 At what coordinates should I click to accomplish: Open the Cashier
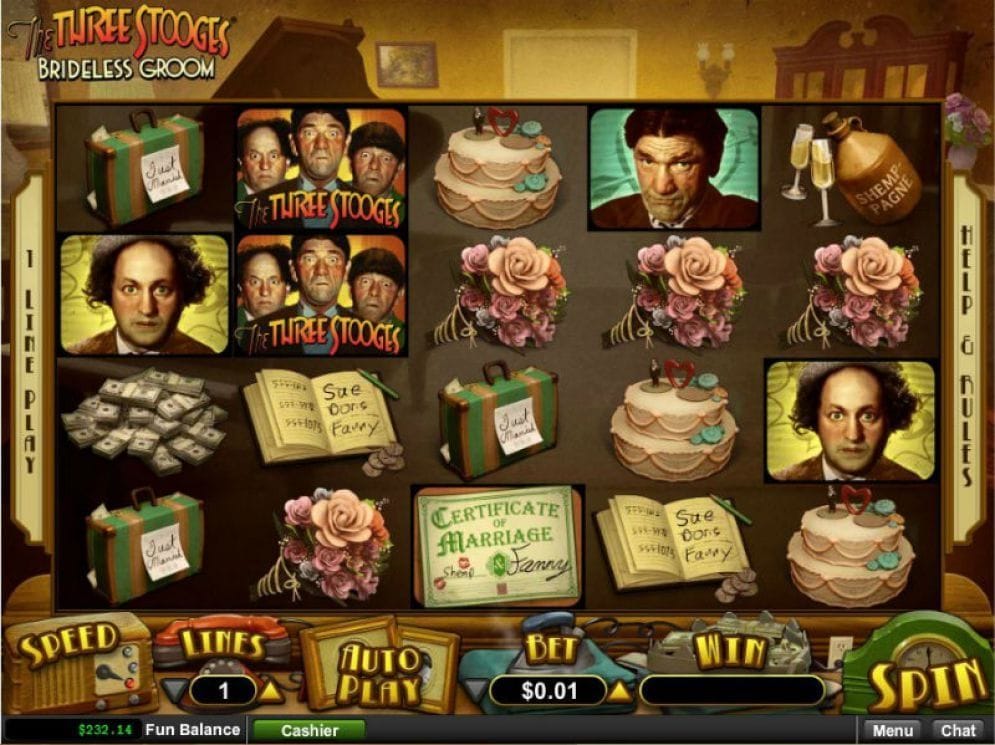point(309,730)
